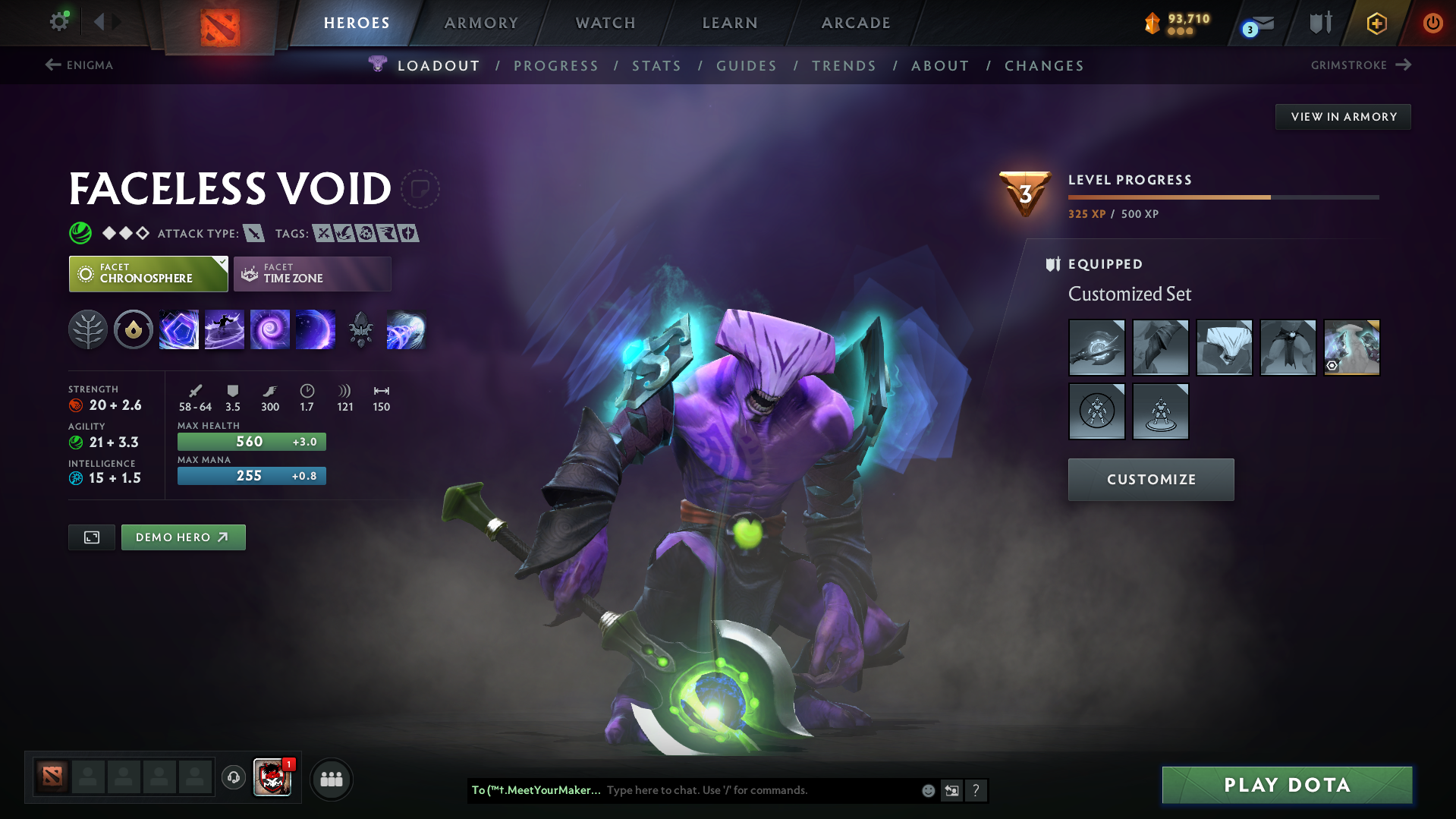Choose the Chronosphere facet
The image size is (1456, 819).
pyautogui.click(x=148, y=273)
